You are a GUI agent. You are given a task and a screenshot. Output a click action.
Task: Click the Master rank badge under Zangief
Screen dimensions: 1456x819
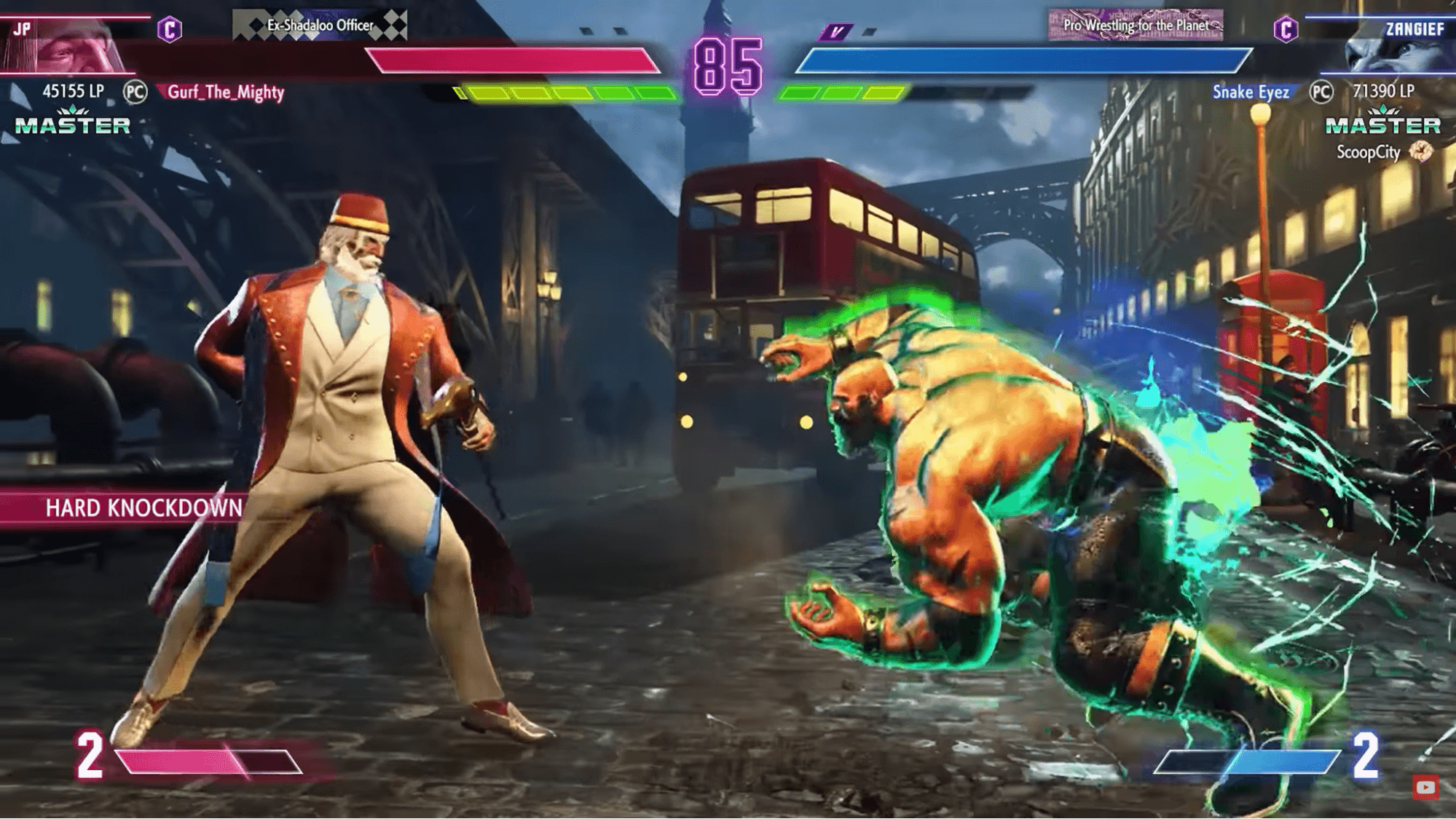point(1382,122)
